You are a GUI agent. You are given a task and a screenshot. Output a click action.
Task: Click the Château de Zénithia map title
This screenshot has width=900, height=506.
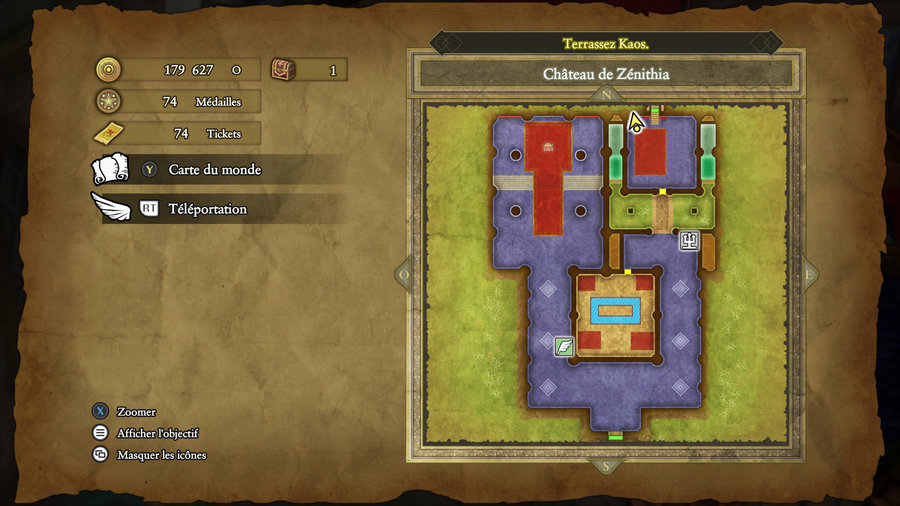pos(605,74)
